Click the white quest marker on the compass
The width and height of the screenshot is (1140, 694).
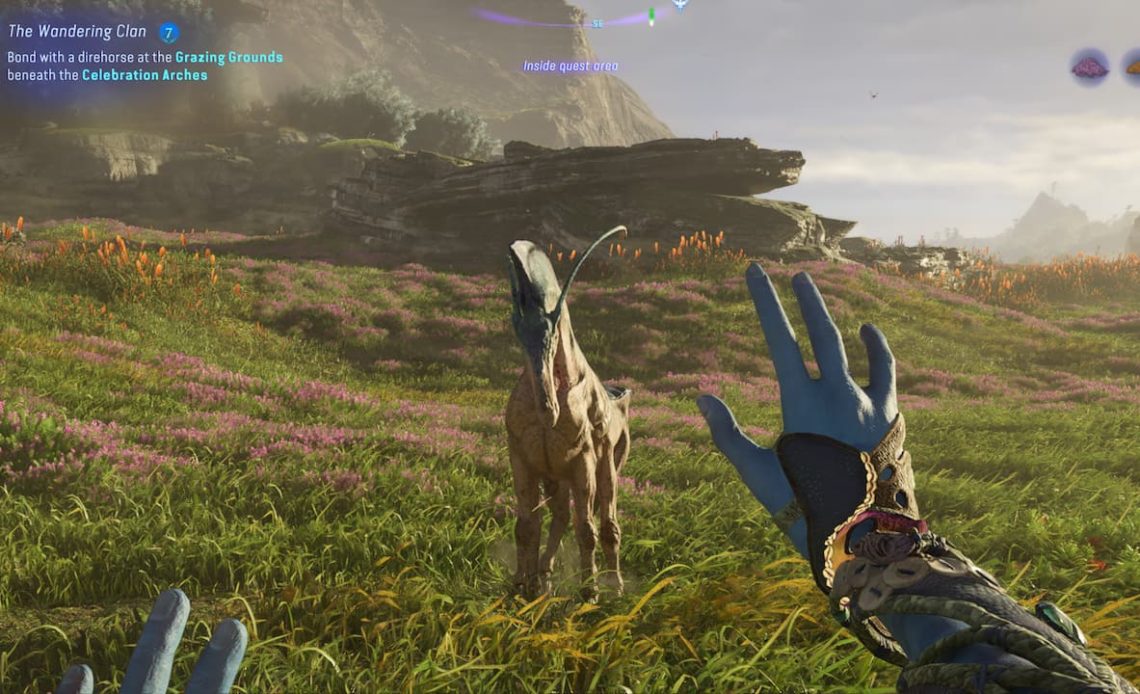pyautogui.click(x=680, y=4)
